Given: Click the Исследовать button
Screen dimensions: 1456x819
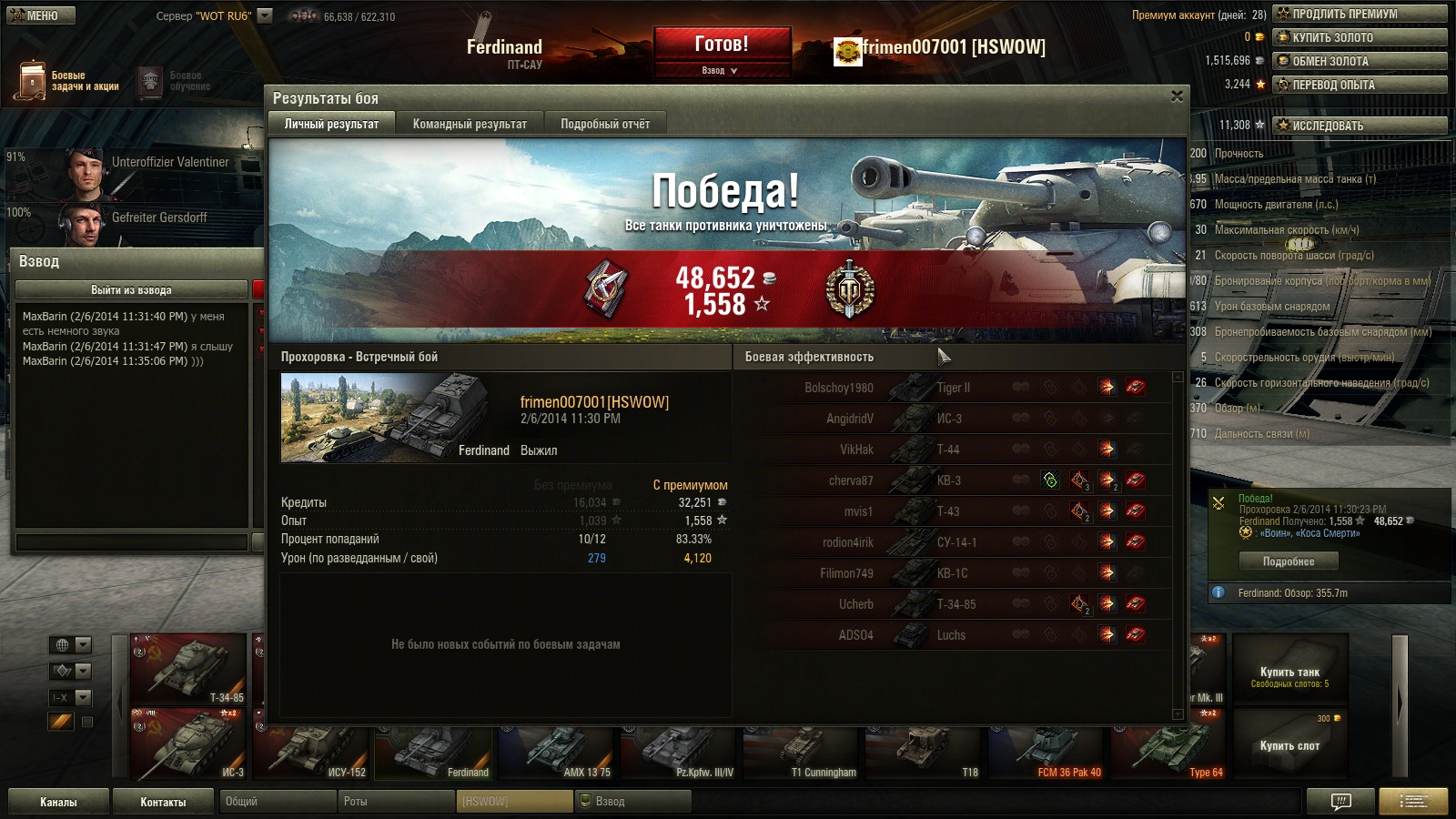Looking at the screenshot, I should click(1359, 126).
